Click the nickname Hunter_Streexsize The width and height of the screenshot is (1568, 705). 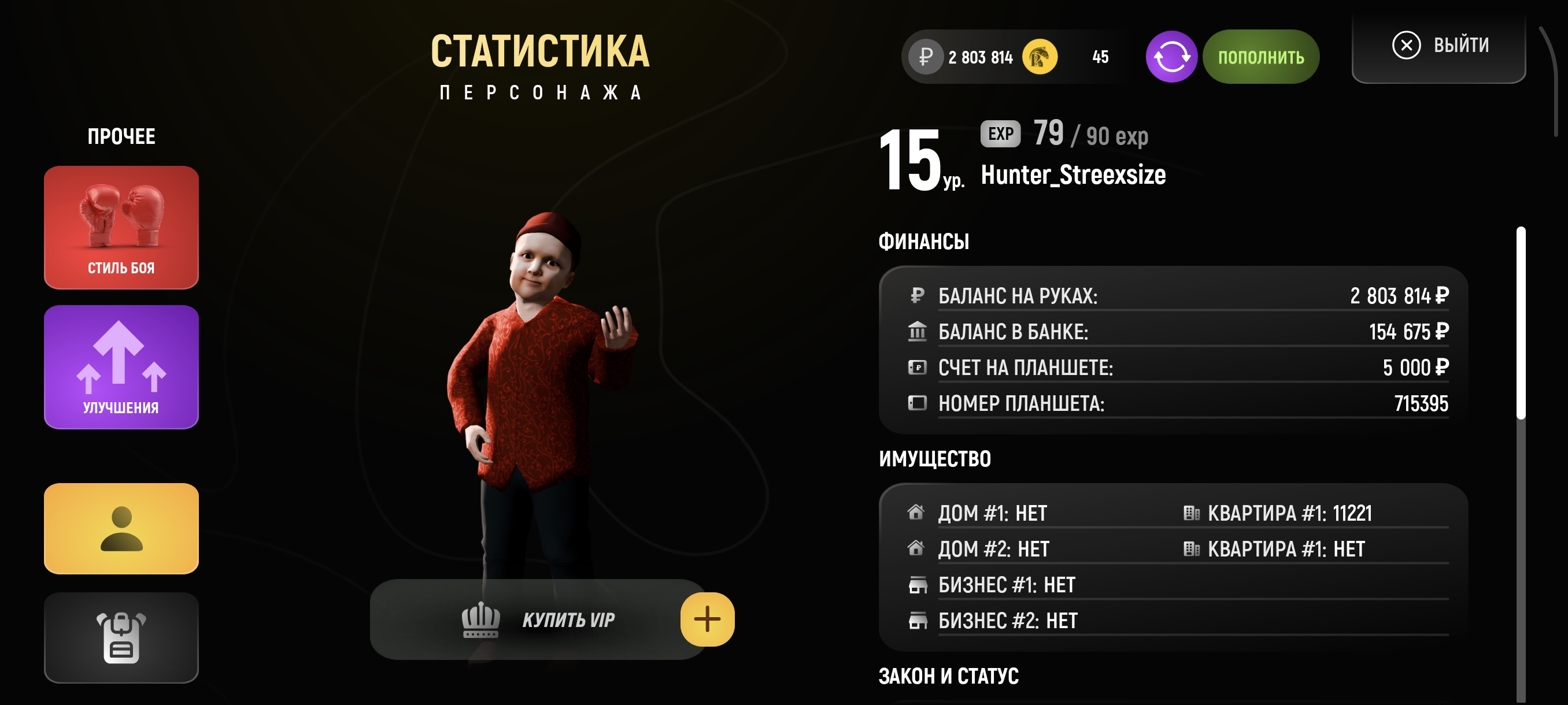click(1075, 176)
